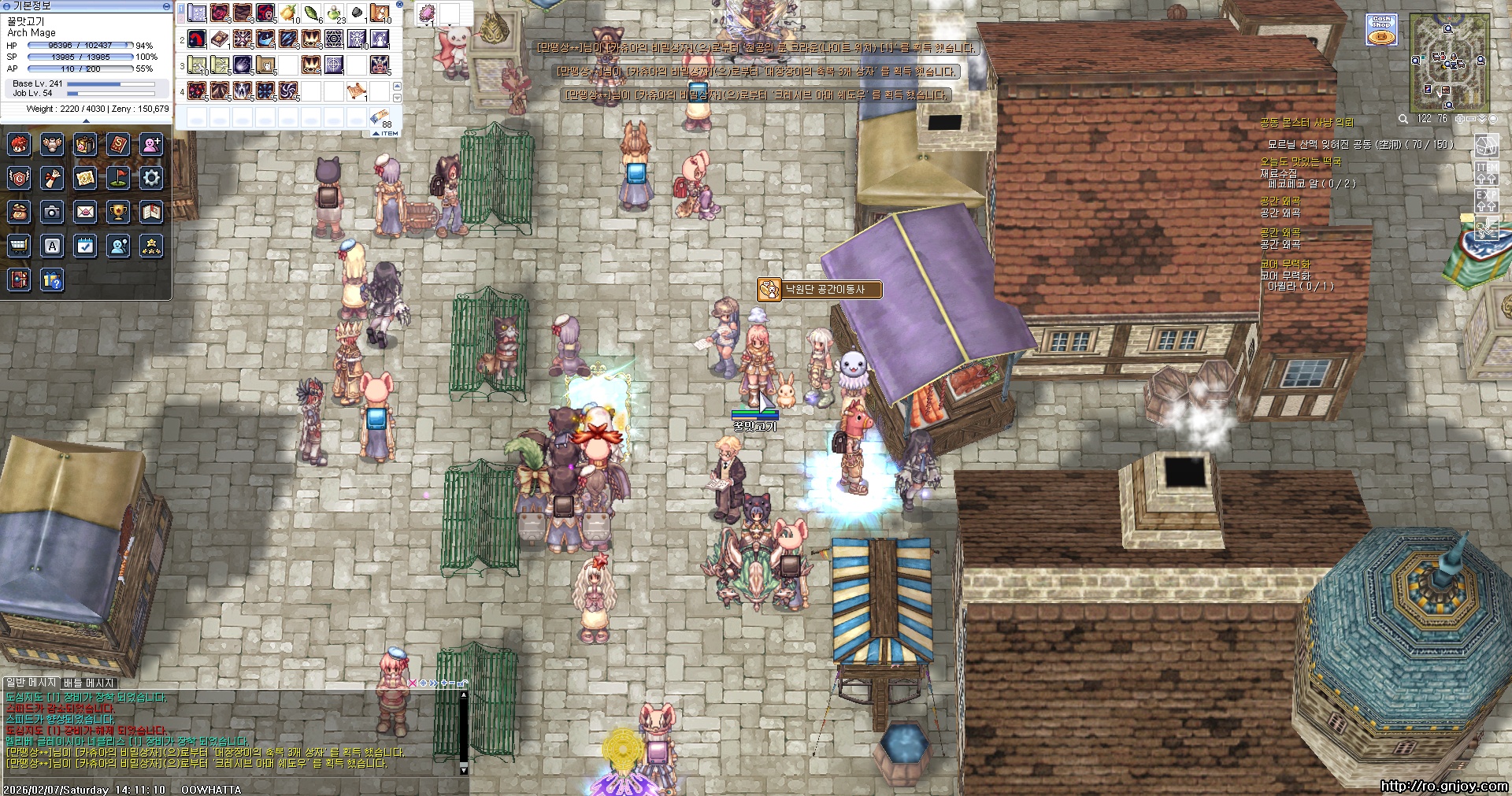Screen dimensions: 1512x796
Task: Switch to the 배틀 메시지 chat tab
Action: tap(89, 683)
